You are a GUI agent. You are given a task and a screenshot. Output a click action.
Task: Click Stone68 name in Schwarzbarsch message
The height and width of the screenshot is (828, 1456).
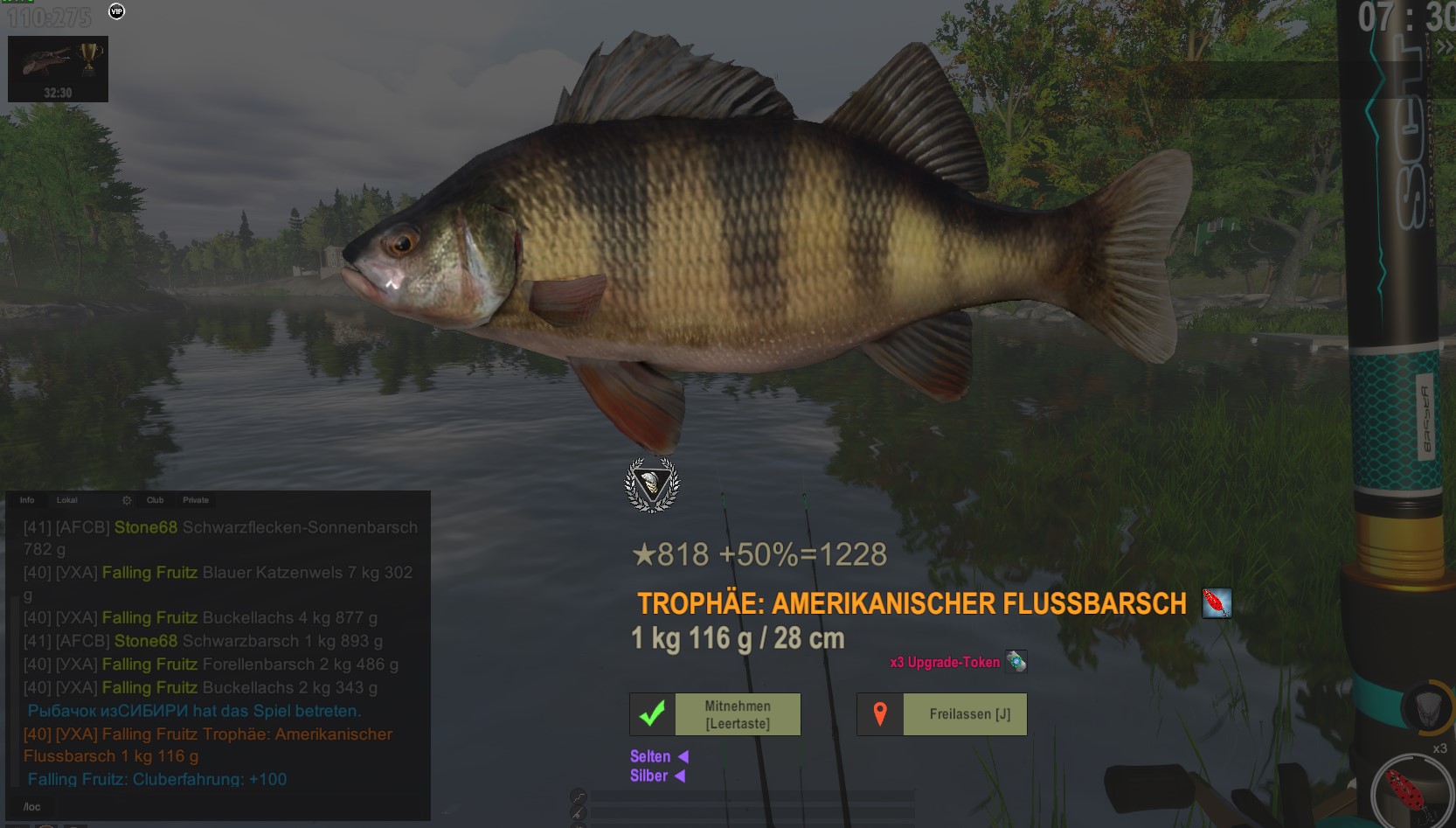click(x=145, y=641)
